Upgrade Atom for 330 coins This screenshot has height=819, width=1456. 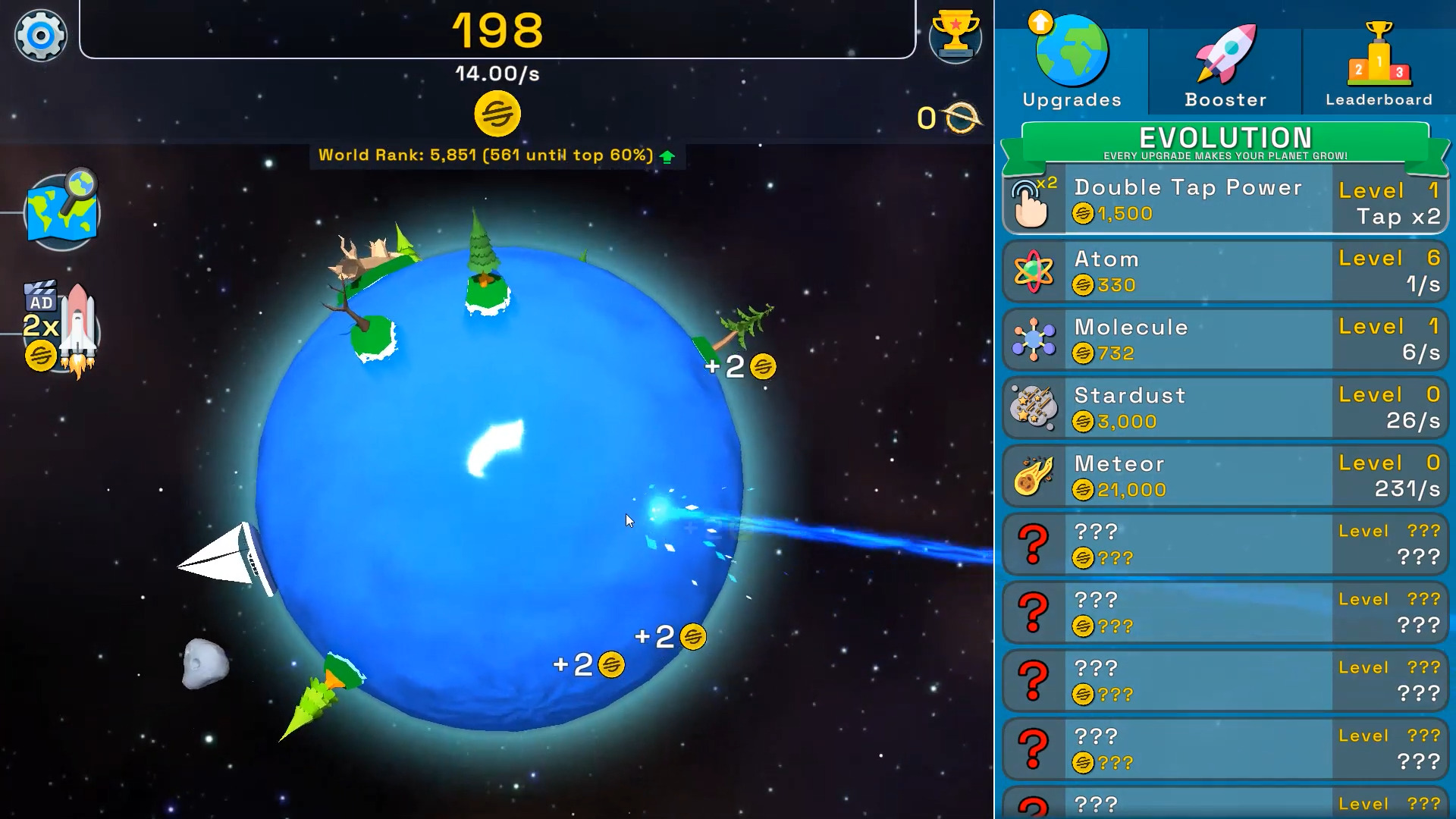[1225, 271]
